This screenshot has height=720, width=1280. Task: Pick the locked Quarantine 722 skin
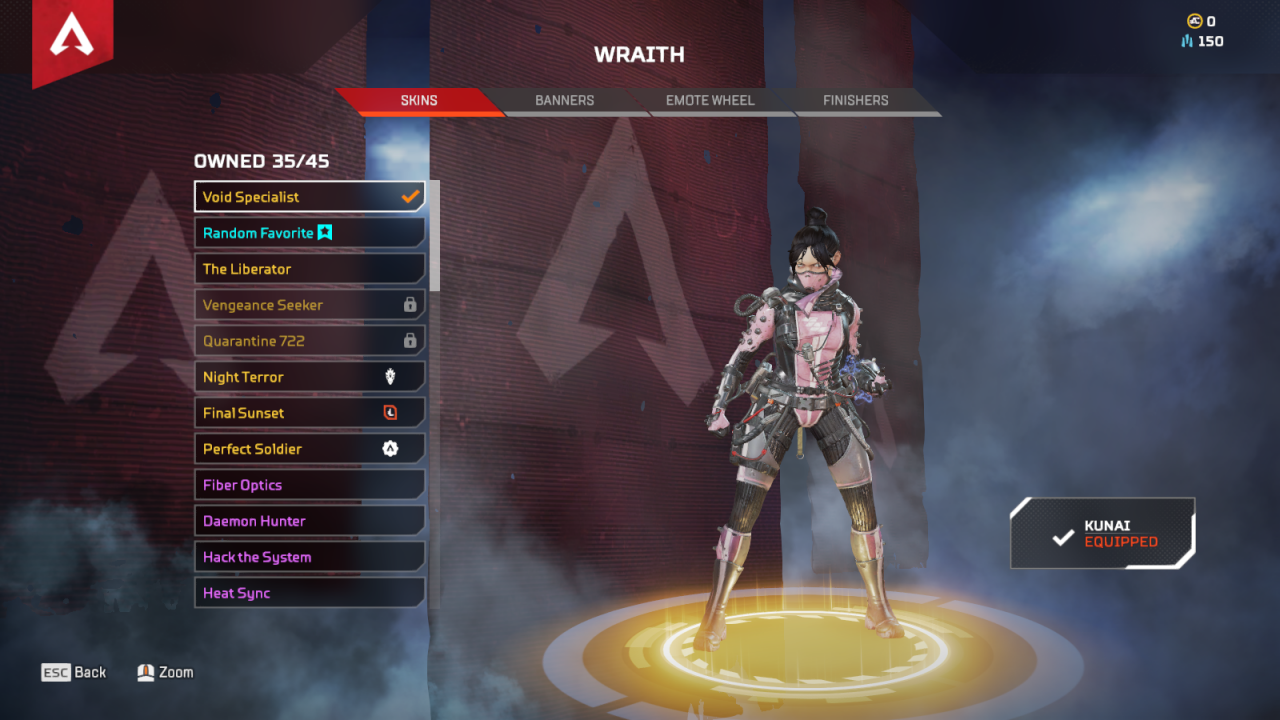click(309, 341)
